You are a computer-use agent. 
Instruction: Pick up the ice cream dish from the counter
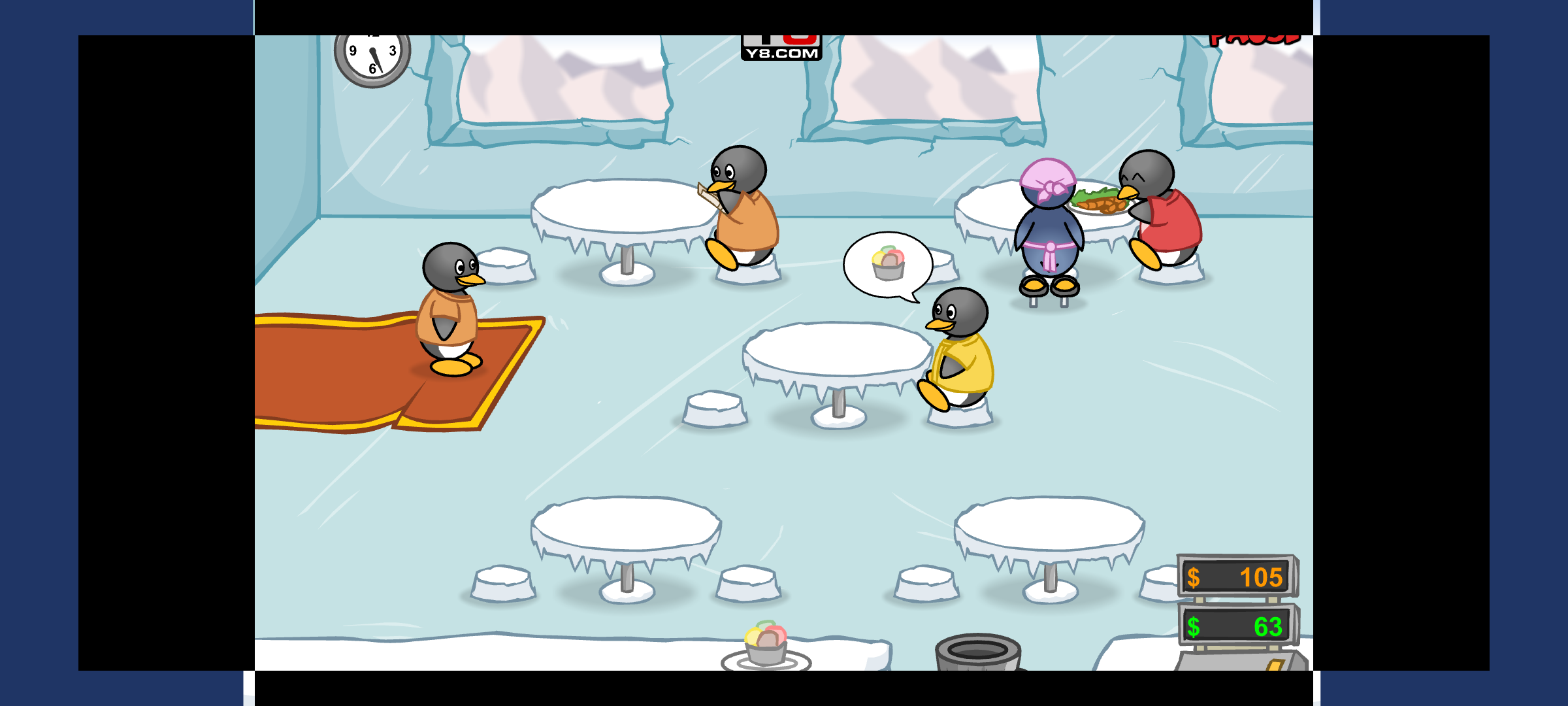766,645
